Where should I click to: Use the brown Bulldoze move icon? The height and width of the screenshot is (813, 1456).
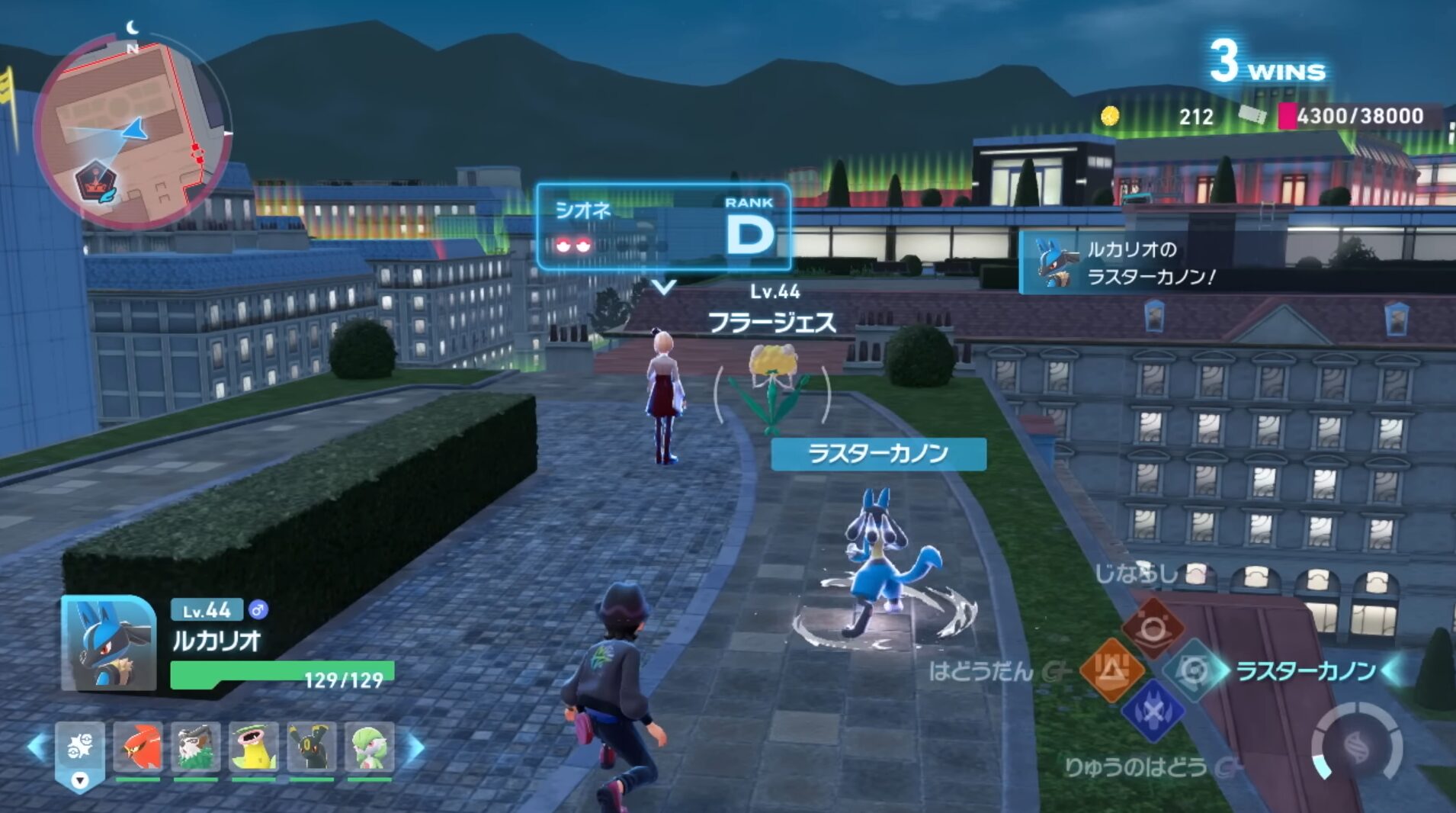click(1153, 628)
